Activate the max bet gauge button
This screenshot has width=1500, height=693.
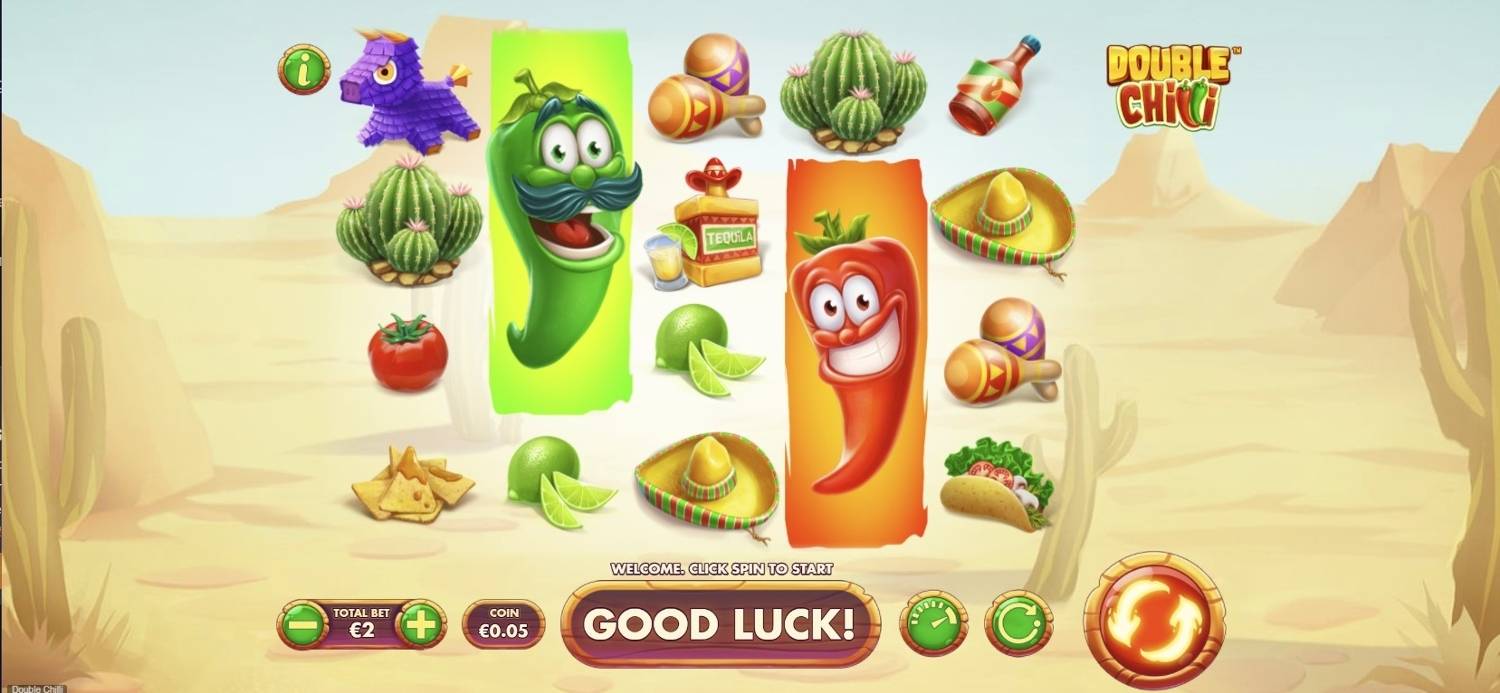(x=933, y=624)
